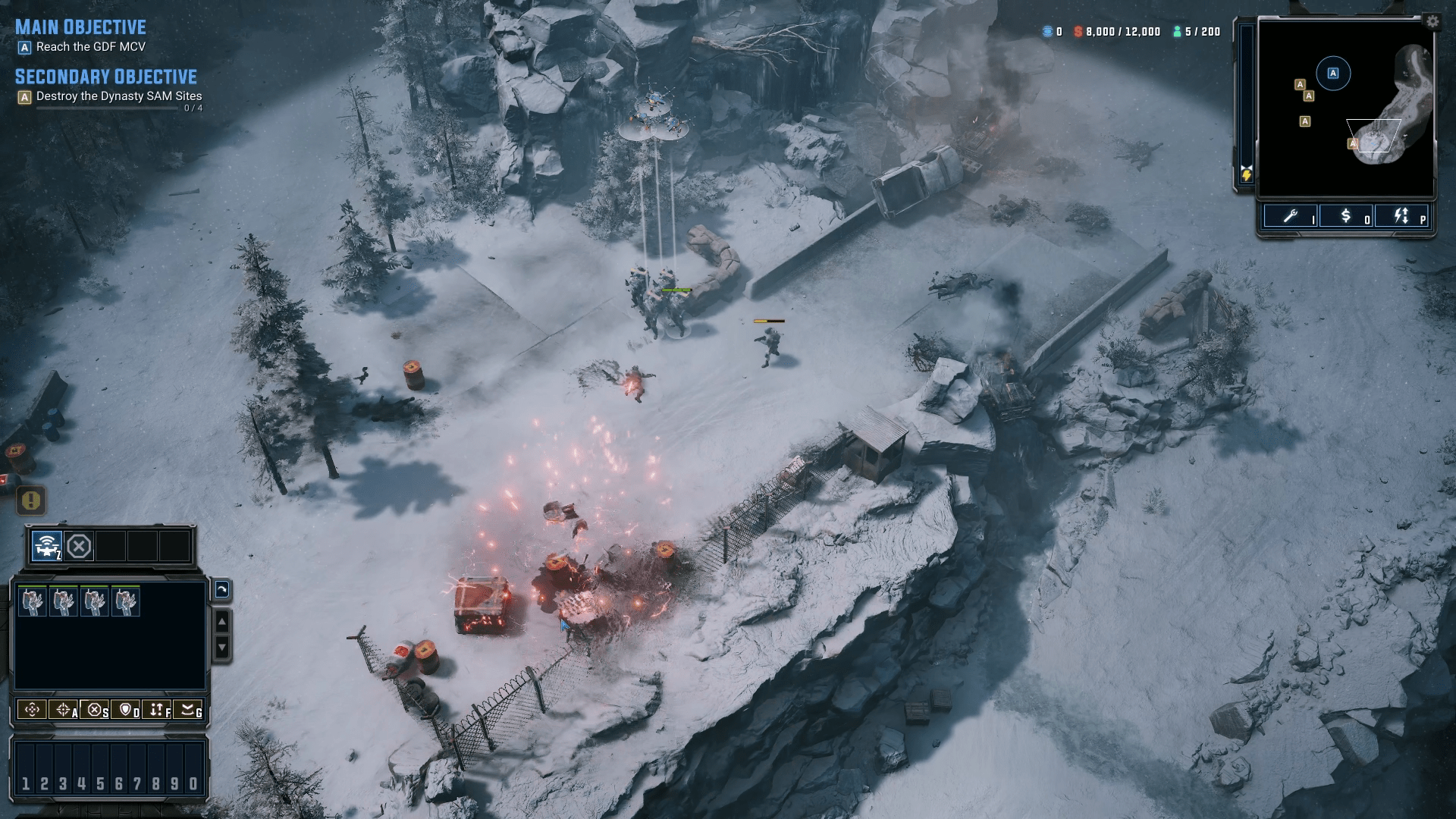Click the up arrow beside the unit roster
The height and width of the screenshot is (819, 1456).
click(221, 620)
